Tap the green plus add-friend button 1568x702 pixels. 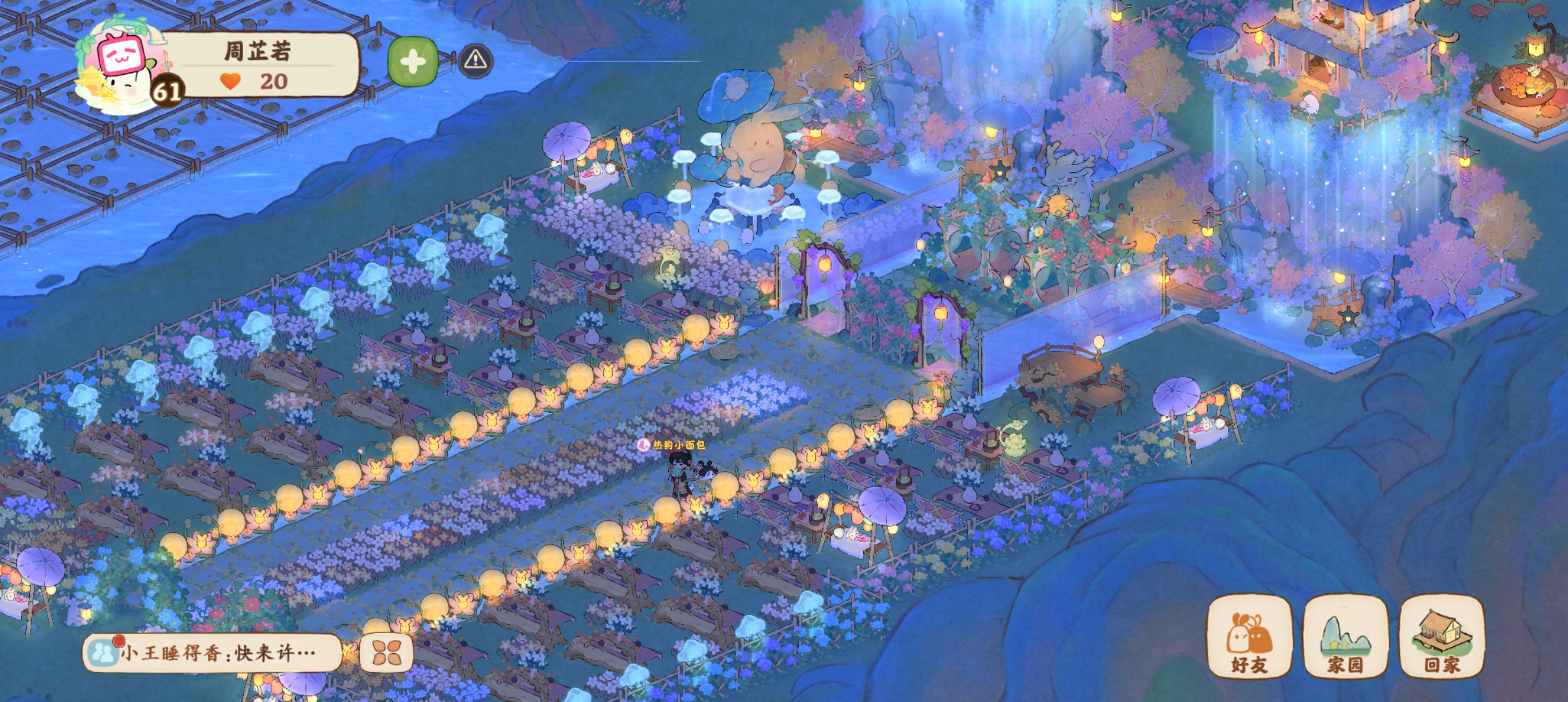click(412, 62)
